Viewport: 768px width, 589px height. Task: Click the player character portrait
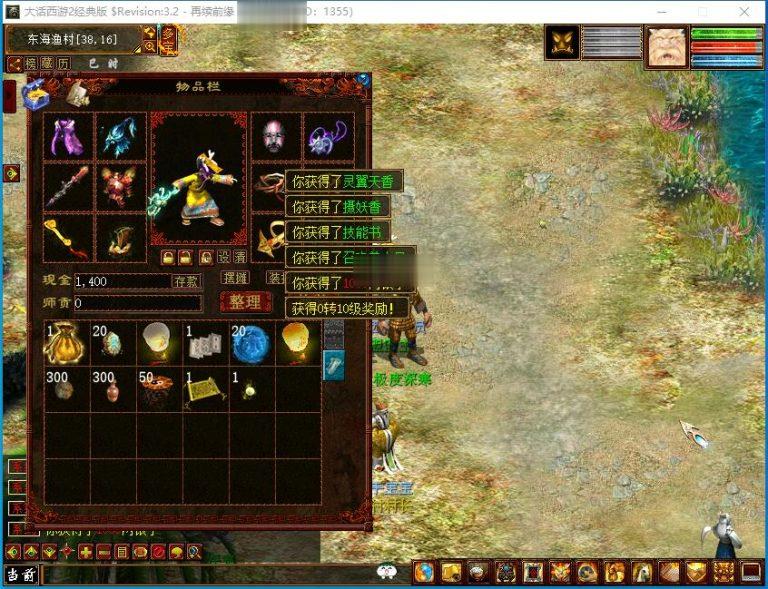666,46
